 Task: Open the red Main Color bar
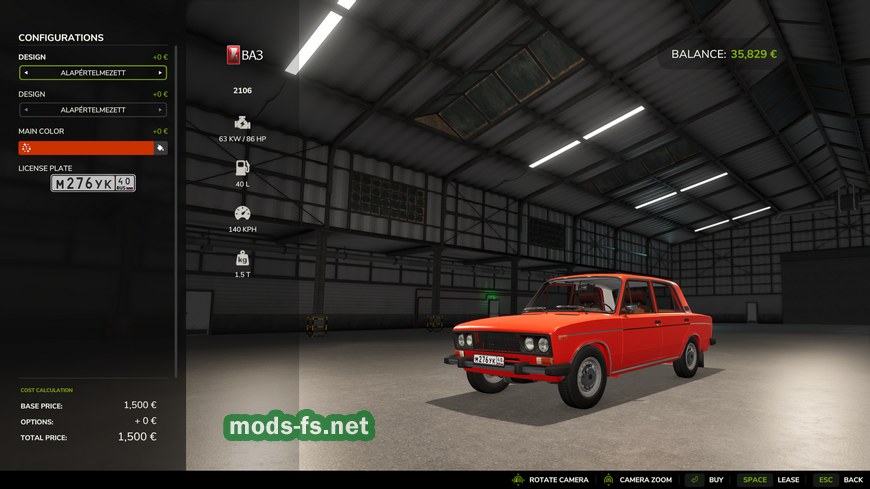click(86, 148)
